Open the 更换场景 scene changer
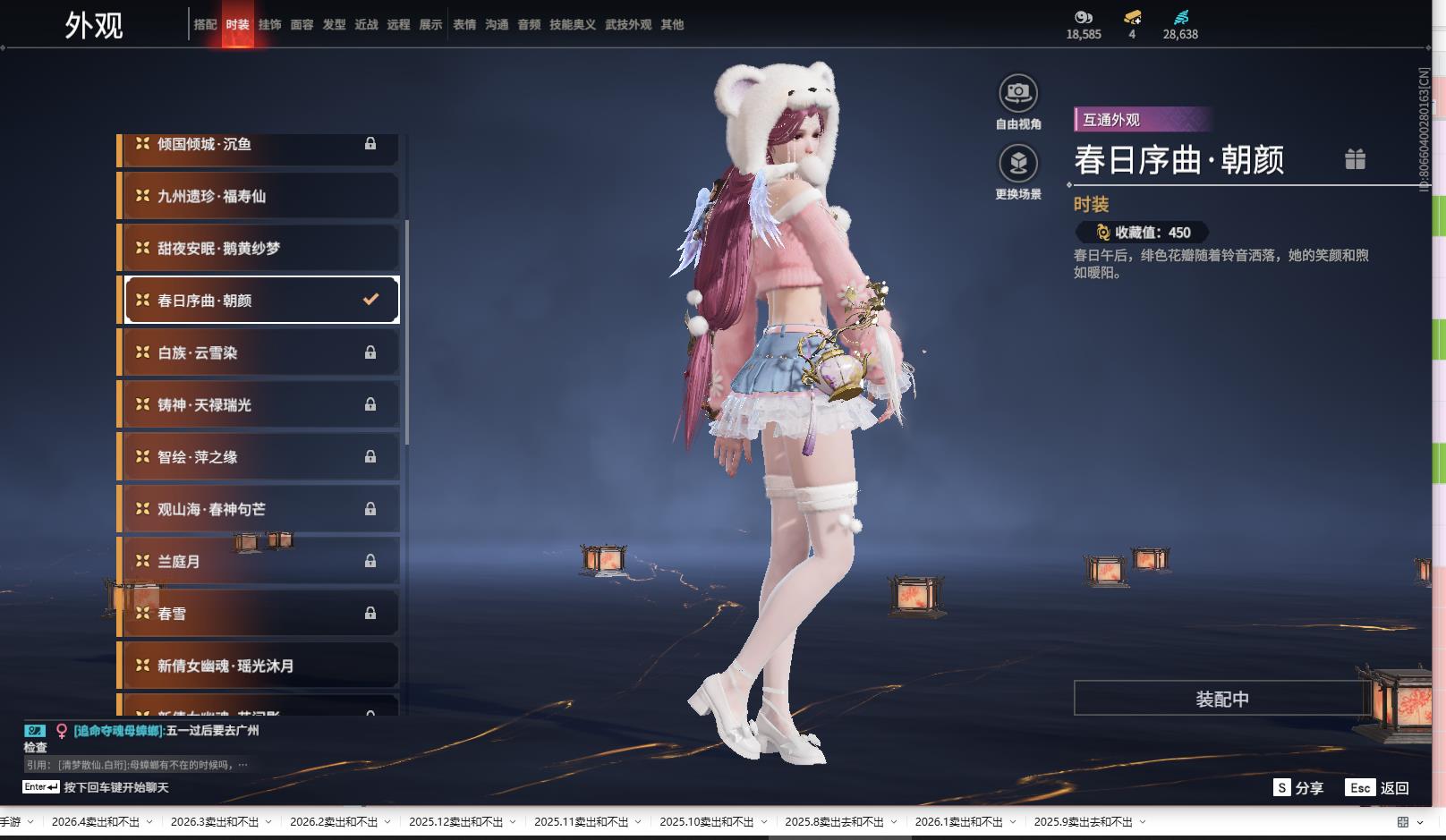The width and height of the screenshot is (1446, 840). (1017, 164)
